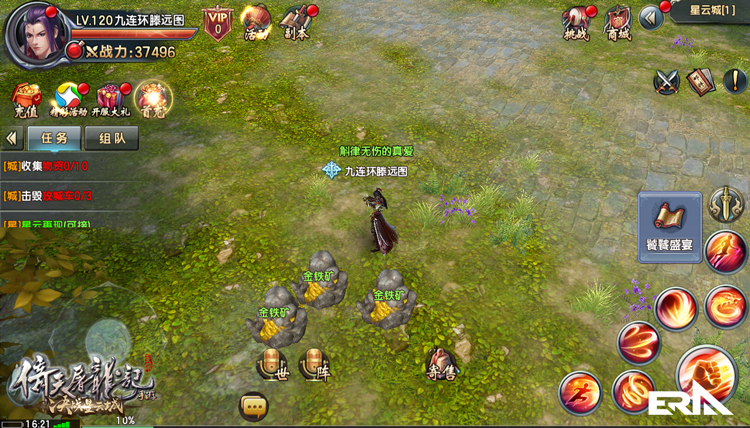750x428 pixels.
Task: Open the red book icon
Action: tap(702, 81)
